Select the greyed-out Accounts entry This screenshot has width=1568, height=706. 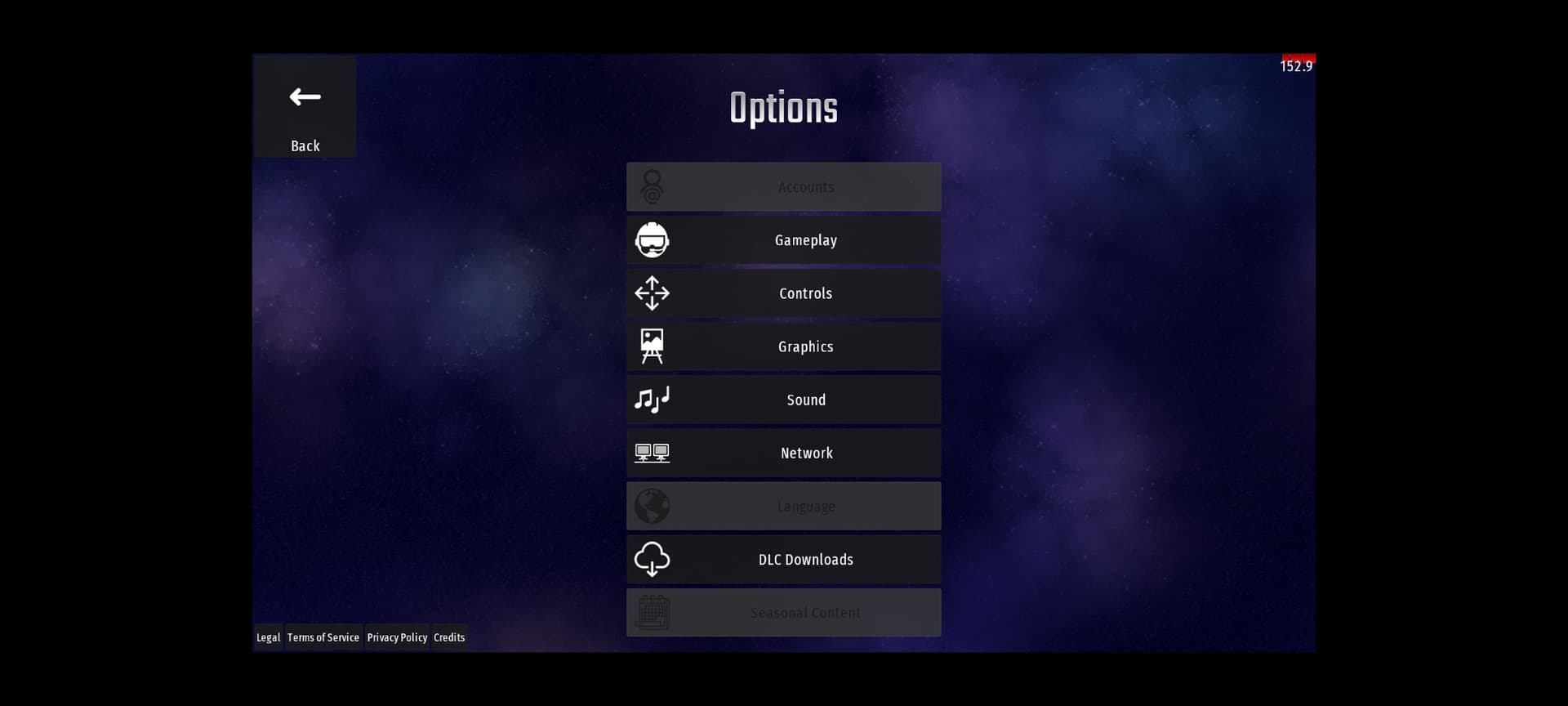tap(783, 187)
